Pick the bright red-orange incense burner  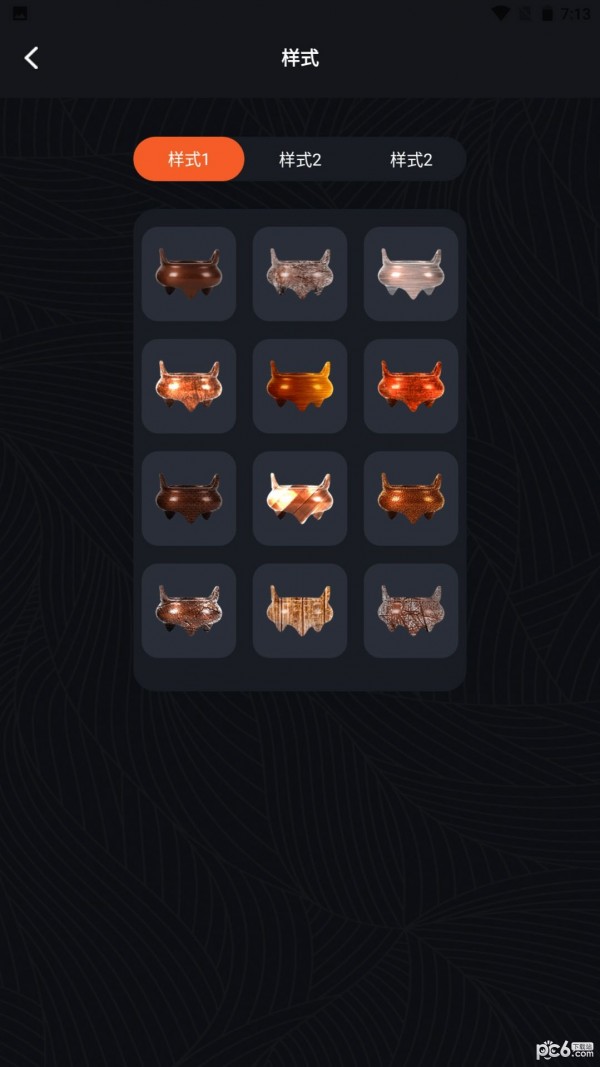[411, 385]
